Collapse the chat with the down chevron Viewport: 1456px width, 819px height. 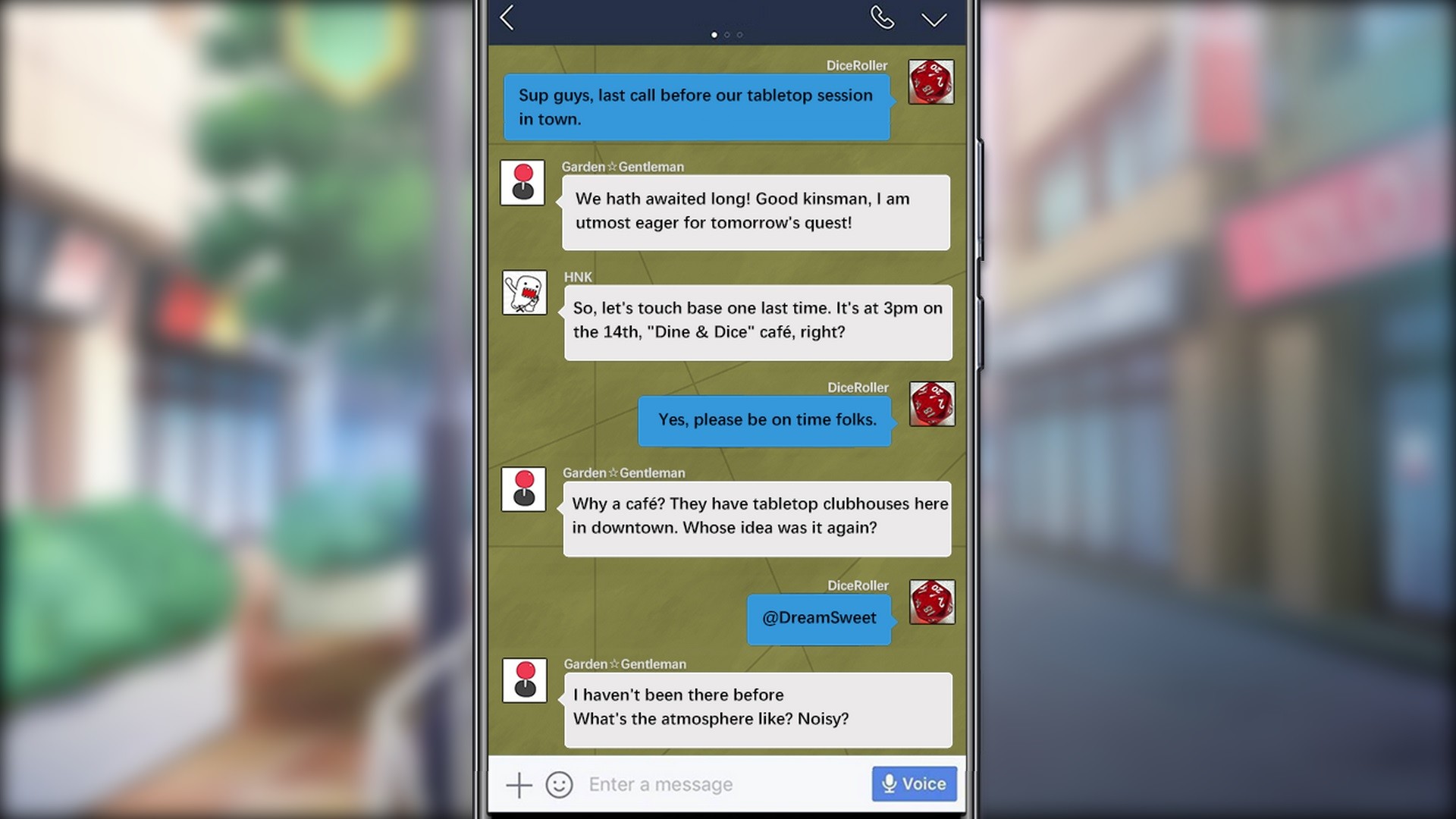(934, 20)
